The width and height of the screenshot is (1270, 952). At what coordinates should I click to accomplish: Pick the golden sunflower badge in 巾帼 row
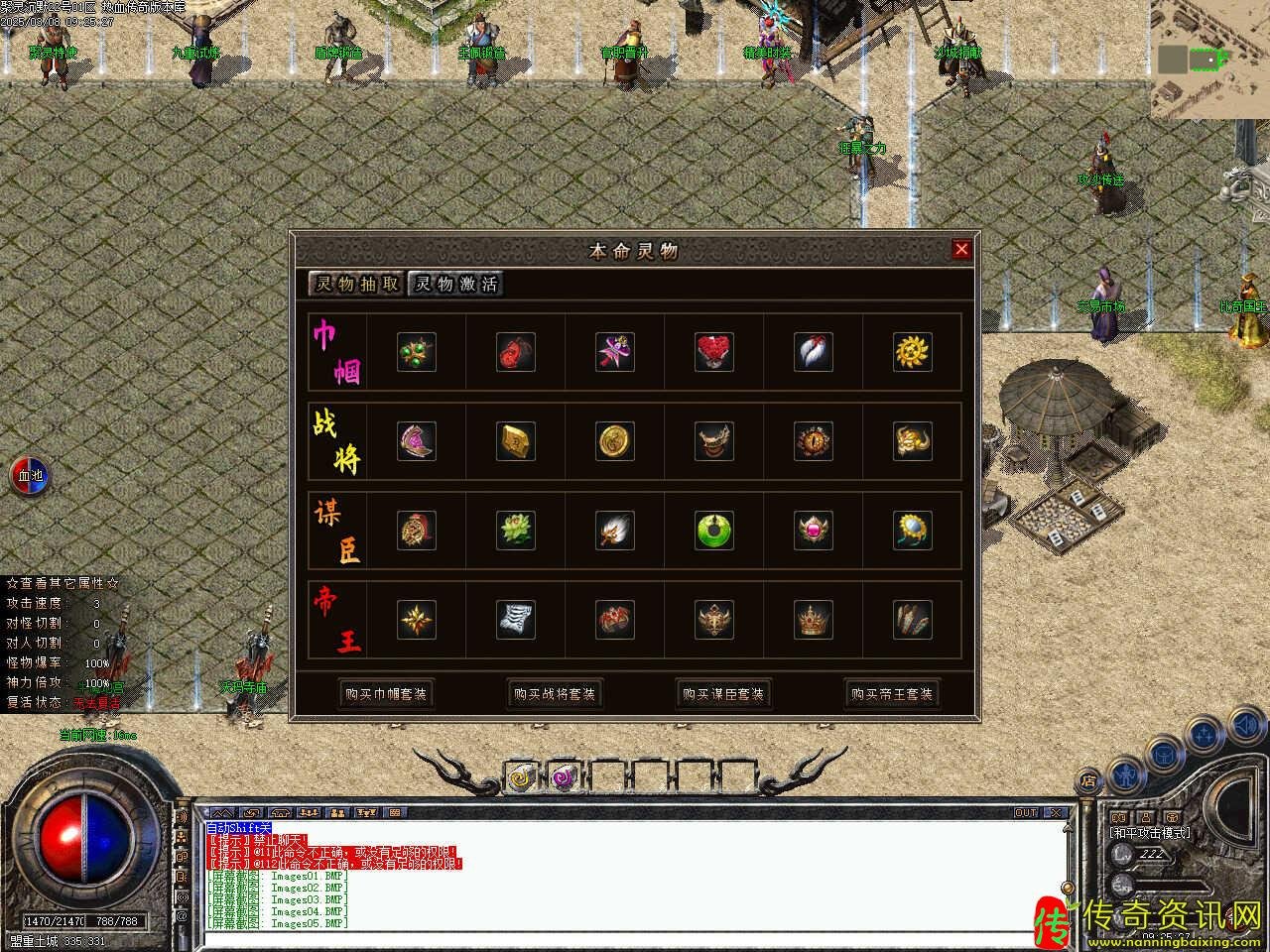913,352
